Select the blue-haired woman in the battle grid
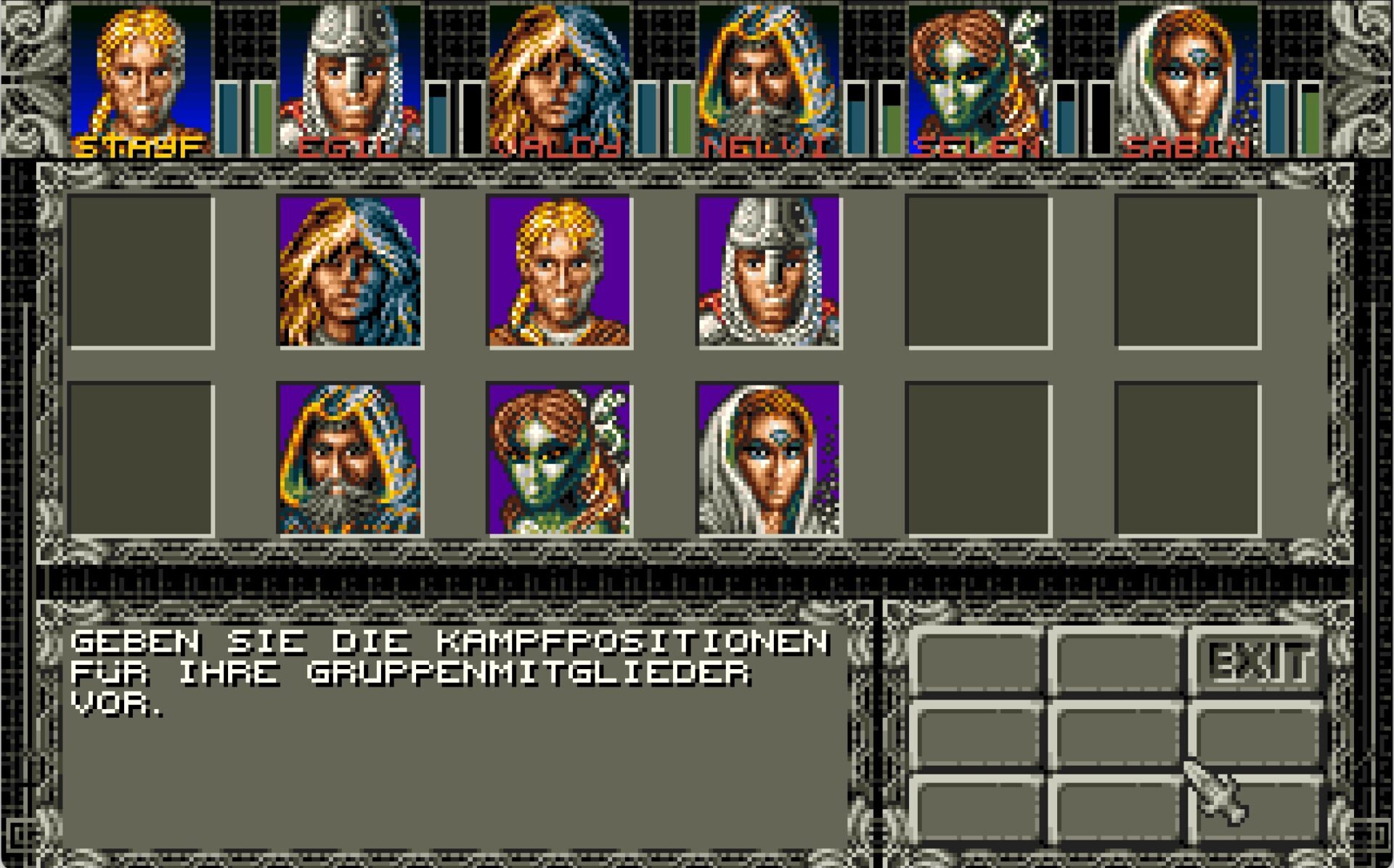Screen dimensions: 1394x868 [350, 271]
